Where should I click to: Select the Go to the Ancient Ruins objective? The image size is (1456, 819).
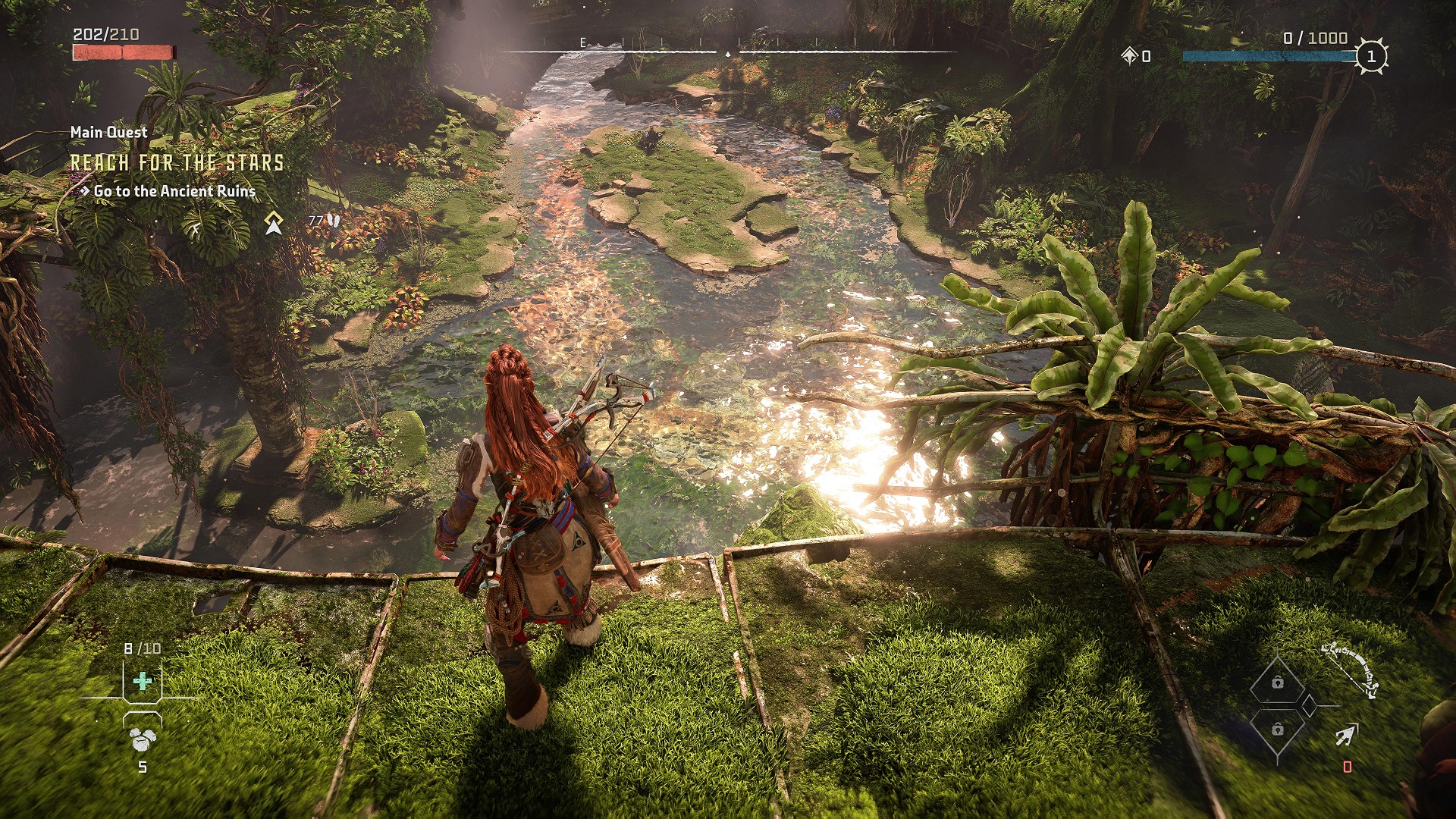point(174,191)
